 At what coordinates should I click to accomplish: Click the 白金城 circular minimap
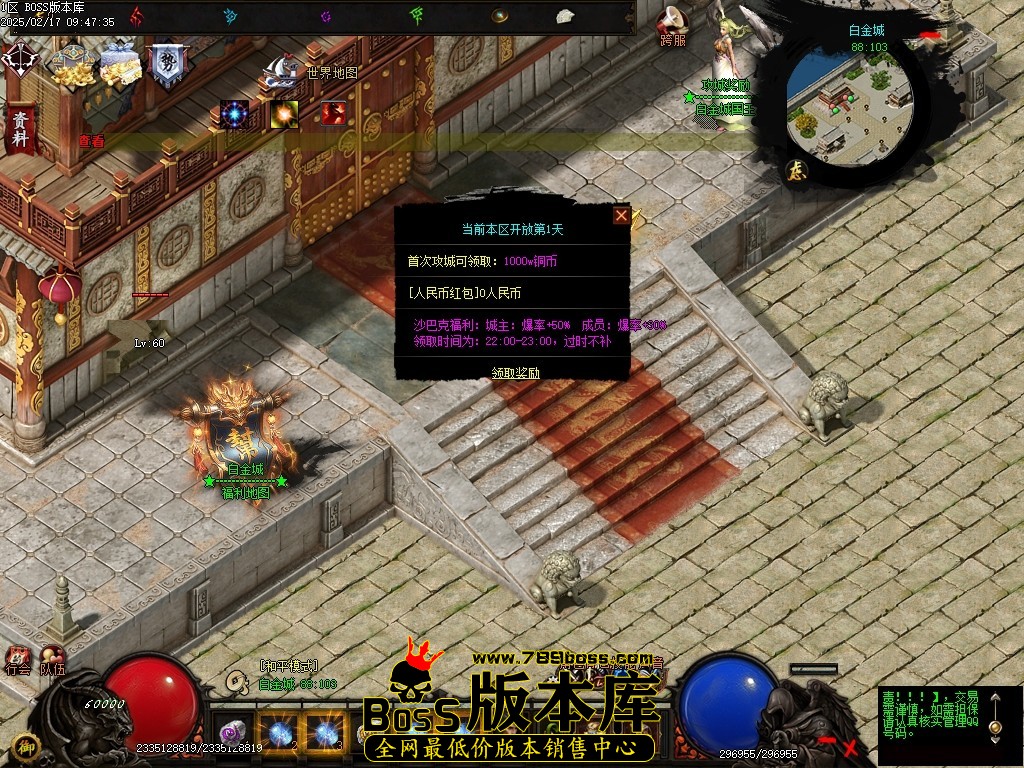[848, 102]
